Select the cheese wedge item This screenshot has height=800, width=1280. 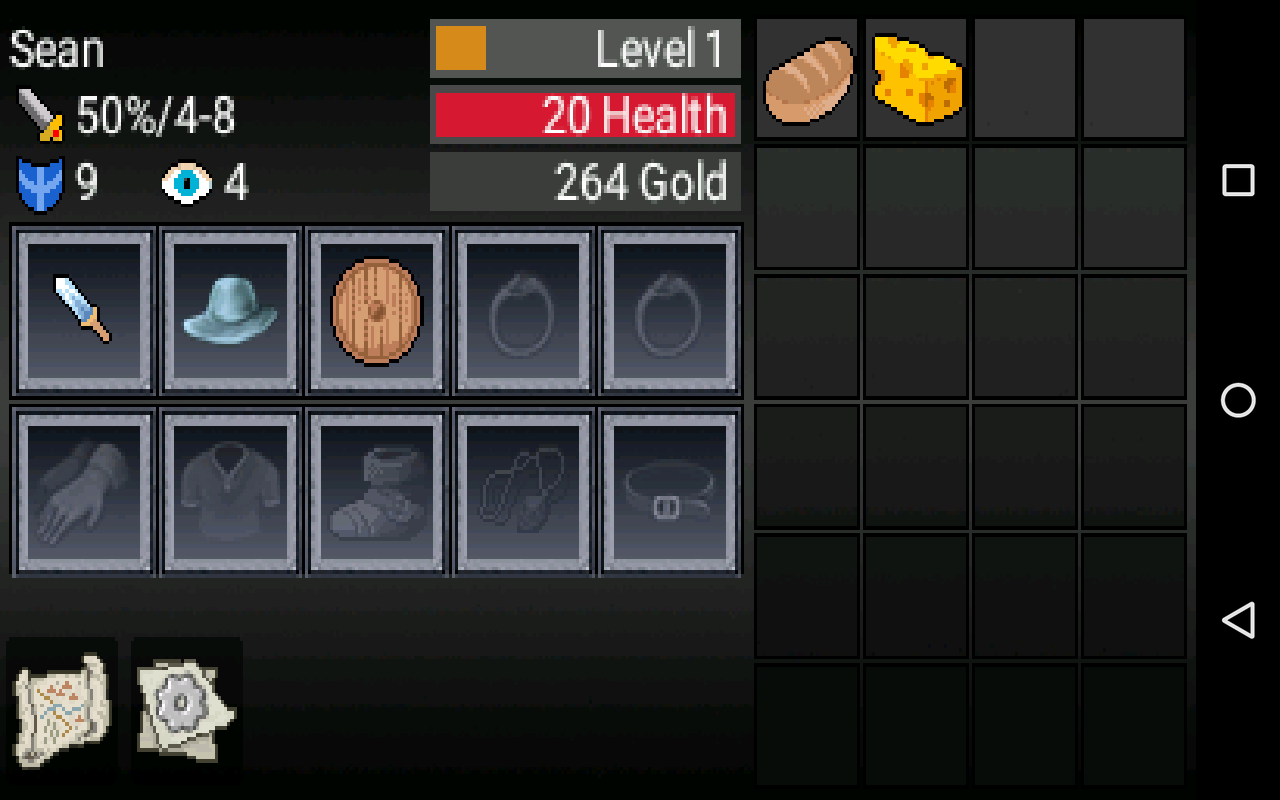(915, 77)
